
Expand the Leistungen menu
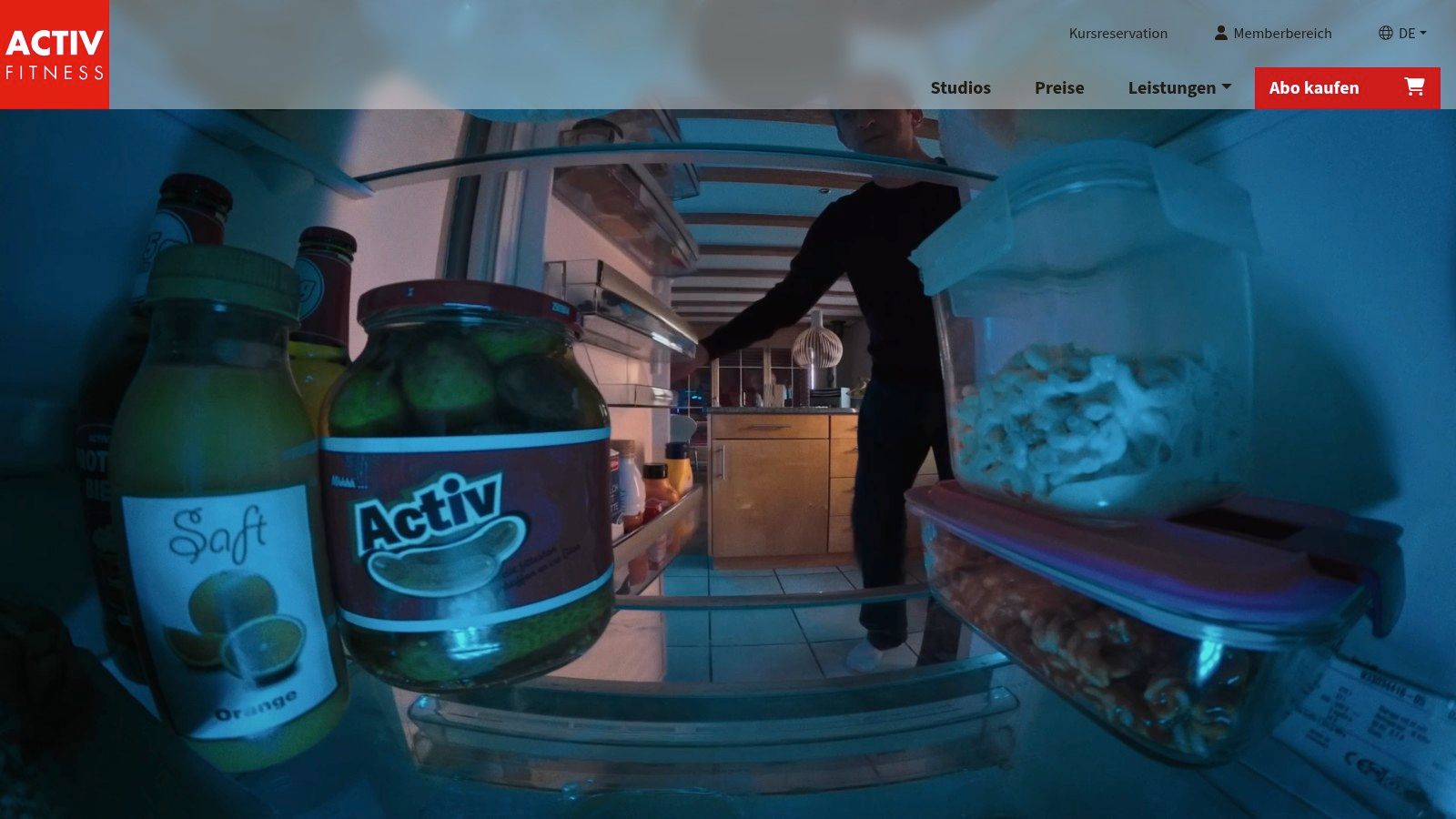tap(1179, 88)
